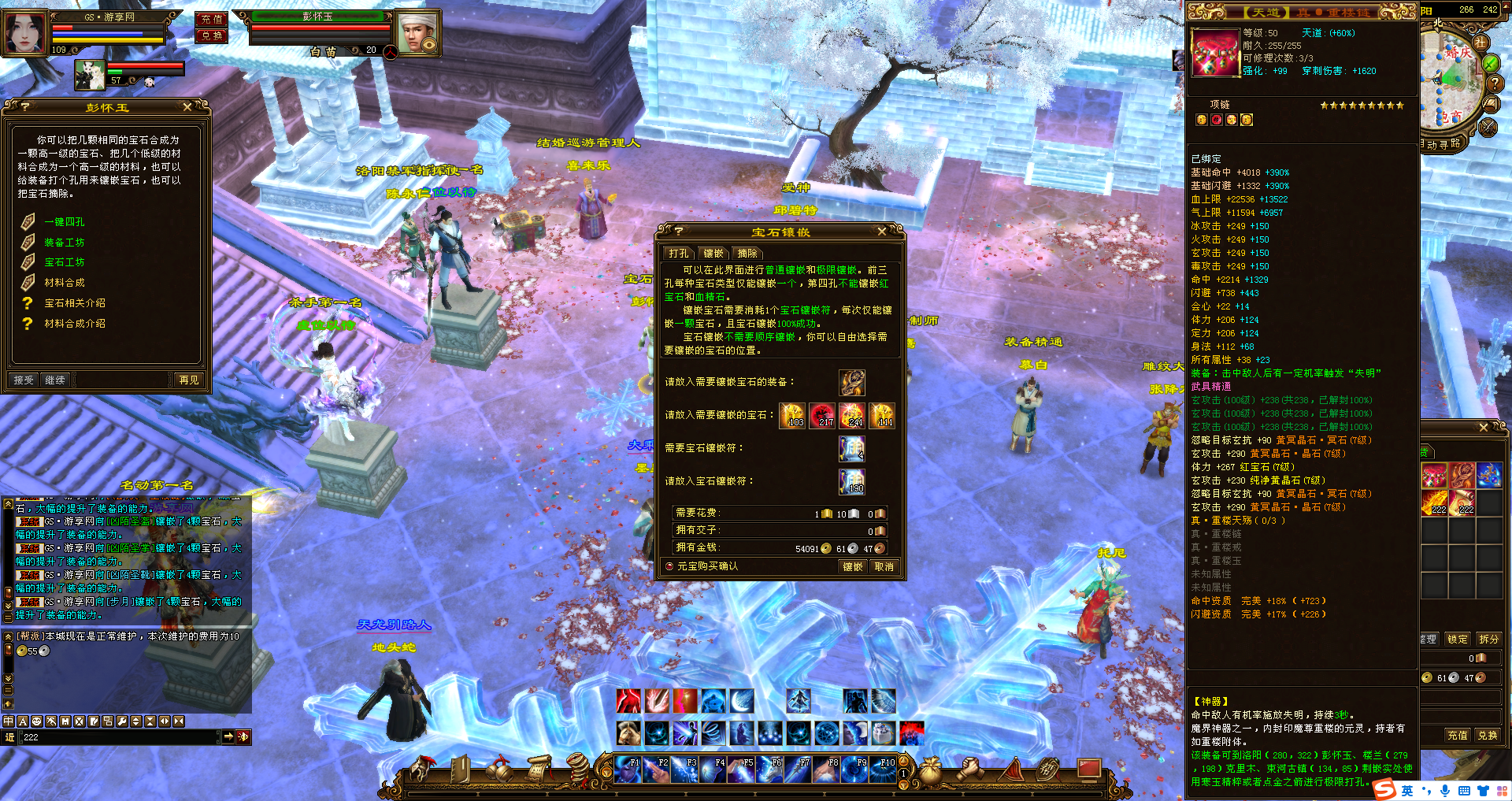Image resolution: width=1512 pixels, height=801 pixels.
Task: Click the 锁定 button in the bag
Action: click(x=1458, y=640)
